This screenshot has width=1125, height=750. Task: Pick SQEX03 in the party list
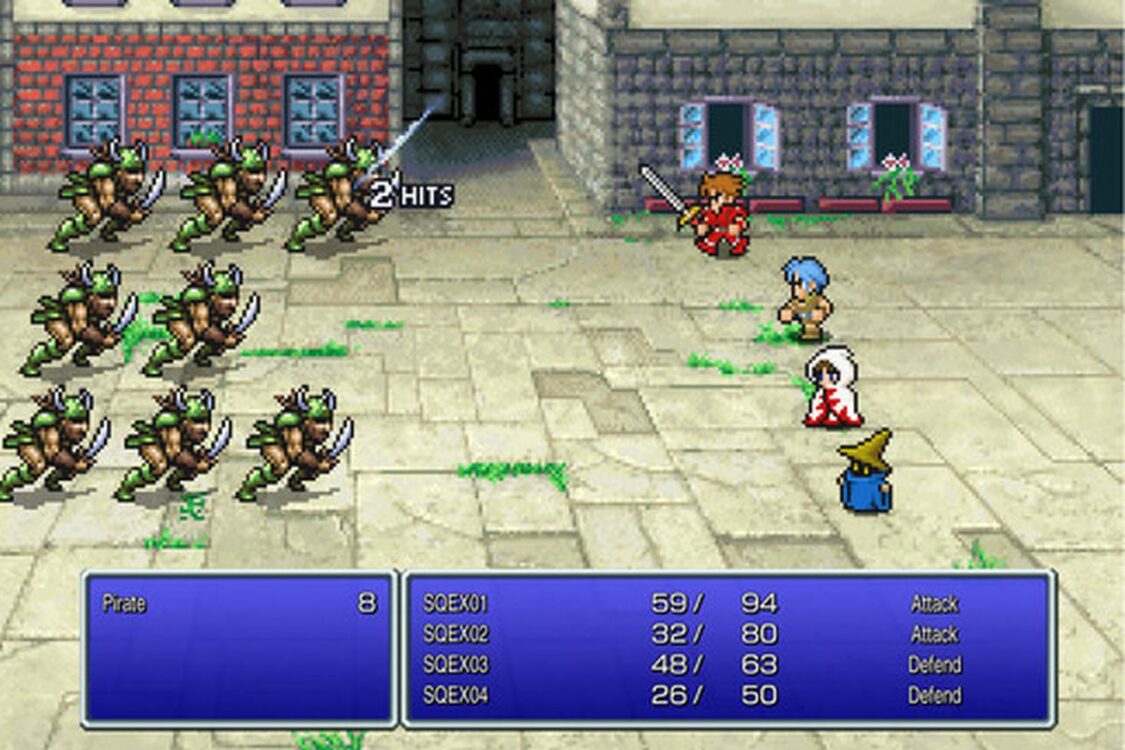pos(455,665)
